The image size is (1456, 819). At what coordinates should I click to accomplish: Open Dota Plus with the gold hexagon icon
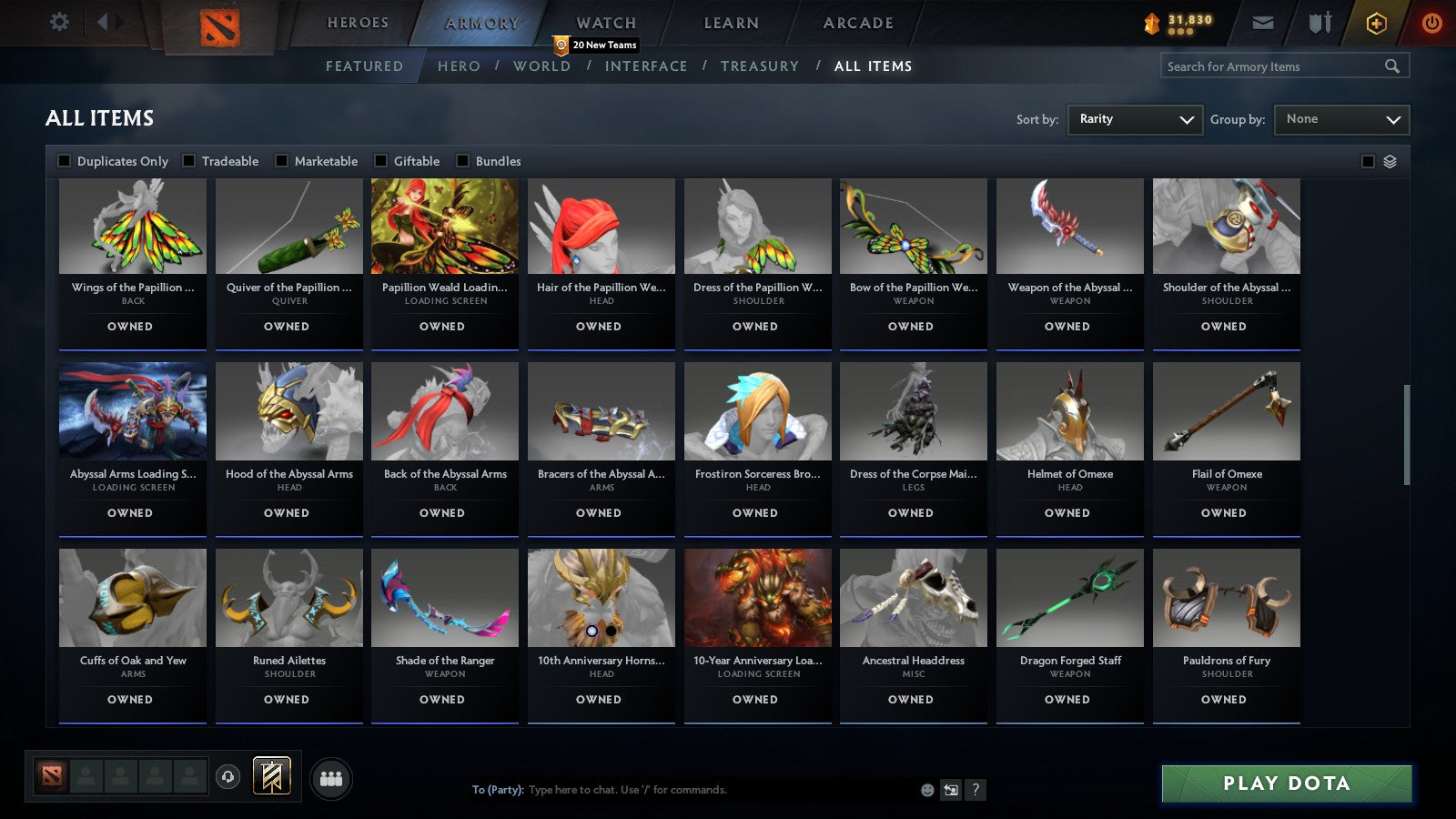1377,23
